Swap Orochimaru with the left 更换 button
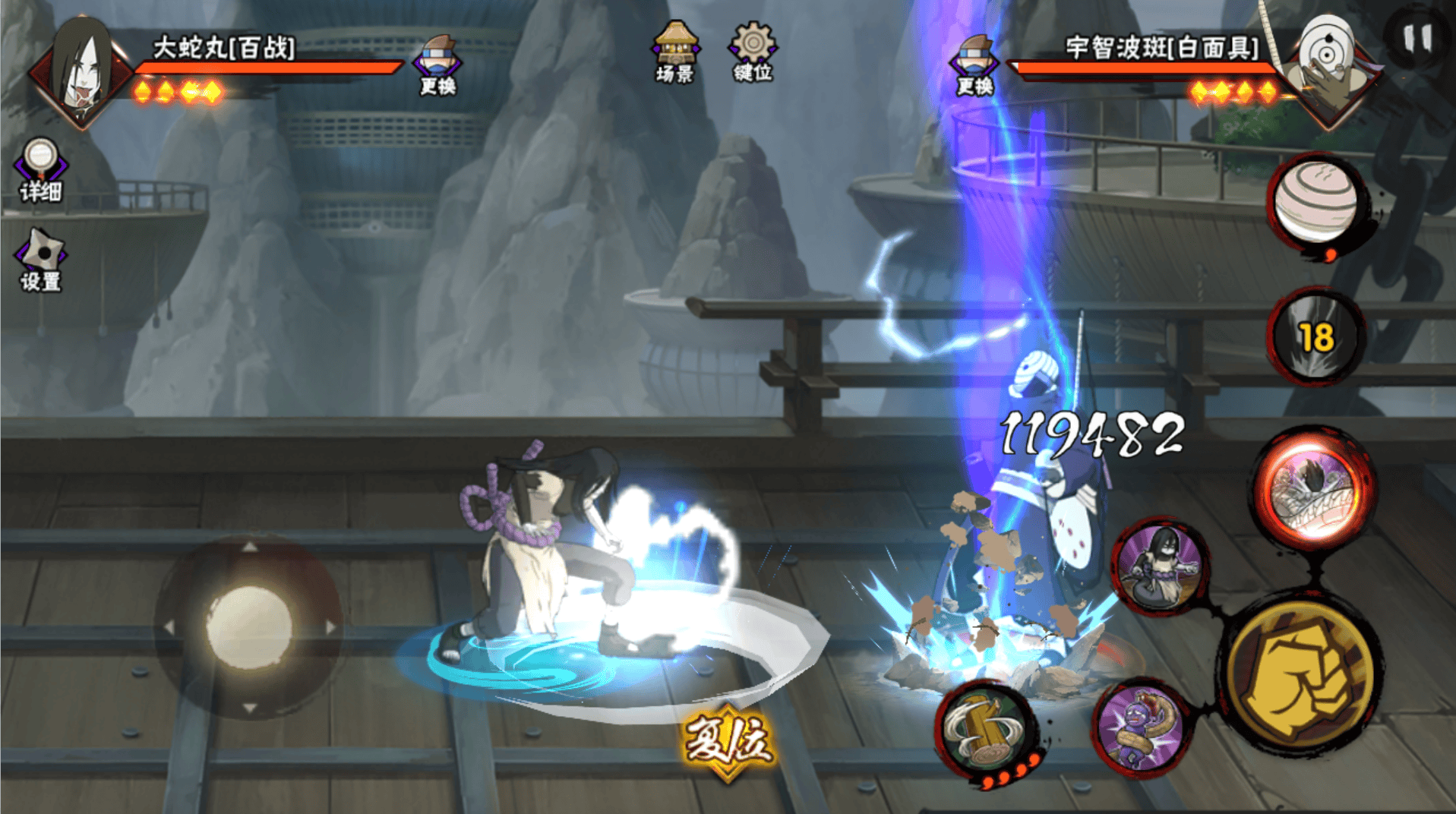This screenshot has width=1456, height=814. [438, 65]
